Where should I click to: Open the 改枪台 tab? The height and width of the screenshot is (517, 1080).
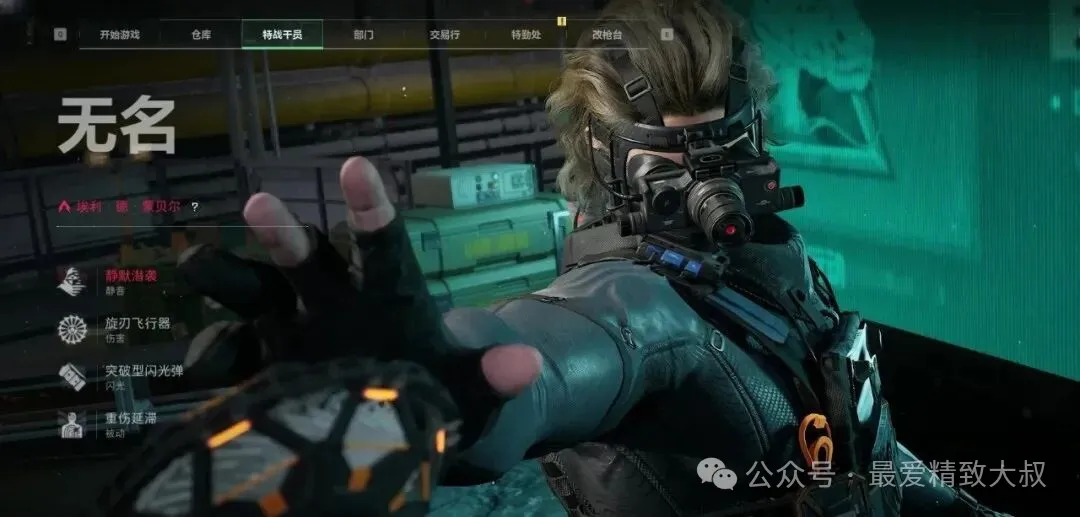point(606,35)
